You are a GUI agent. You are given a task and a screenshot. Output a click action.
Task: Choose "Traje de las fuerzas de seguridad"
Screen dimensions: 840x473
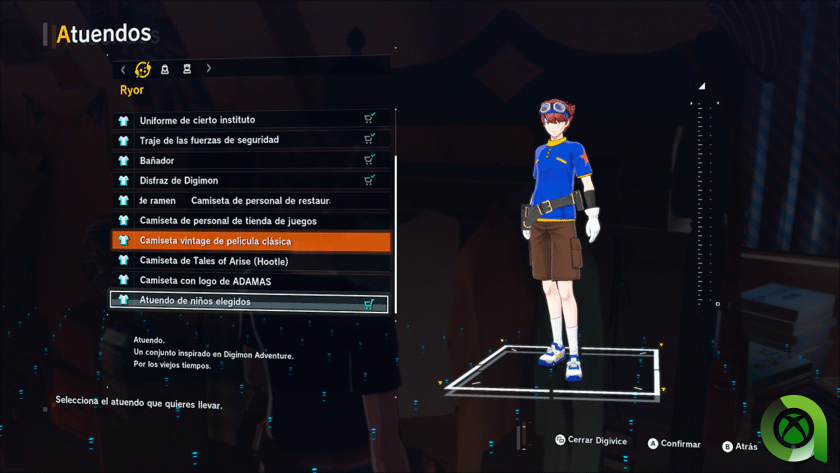[x=250, y=140]
